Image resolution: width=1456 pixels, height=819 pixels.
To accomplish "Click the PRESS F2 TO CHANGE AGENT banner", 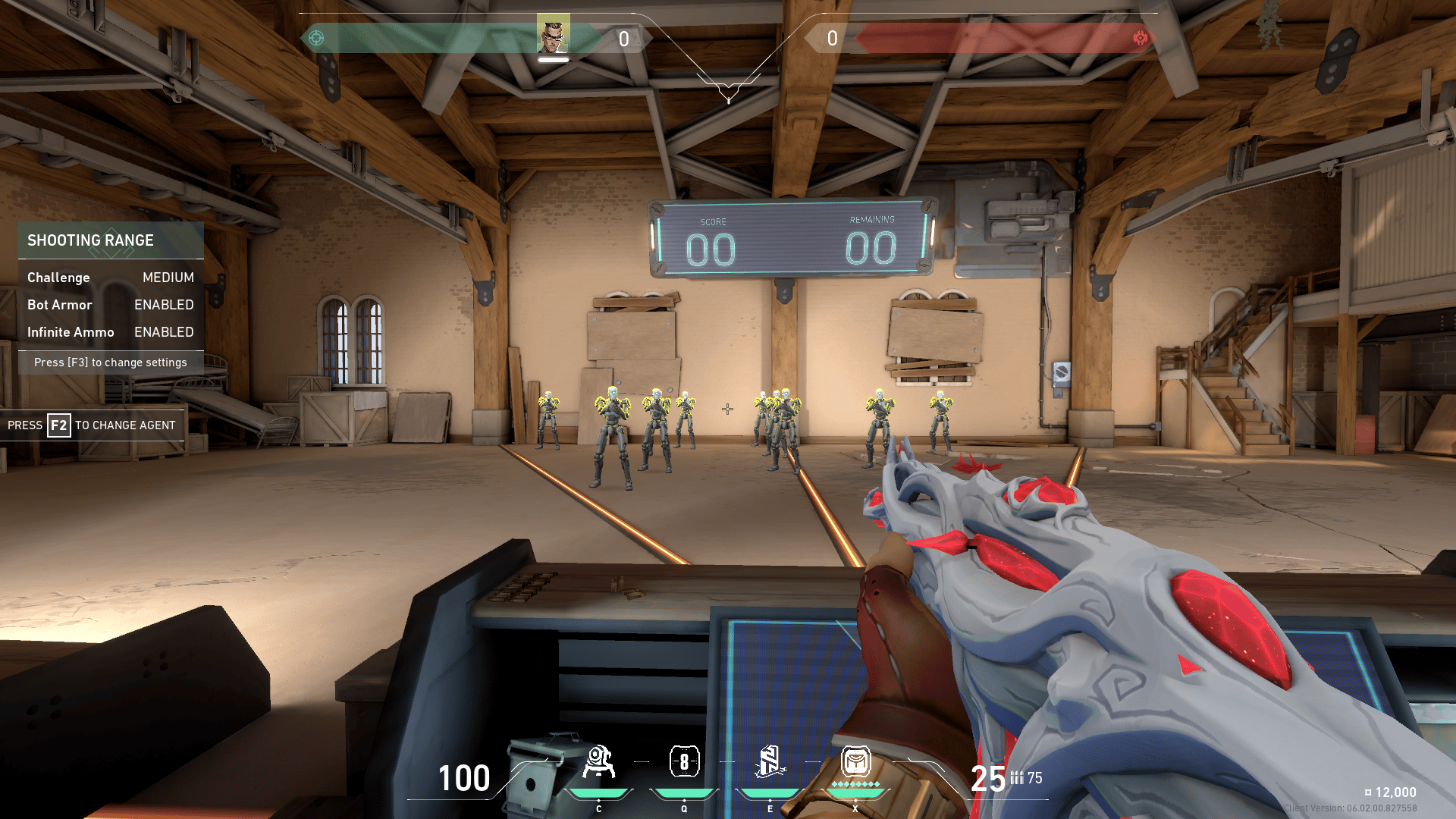I will [x=91, y=425].
